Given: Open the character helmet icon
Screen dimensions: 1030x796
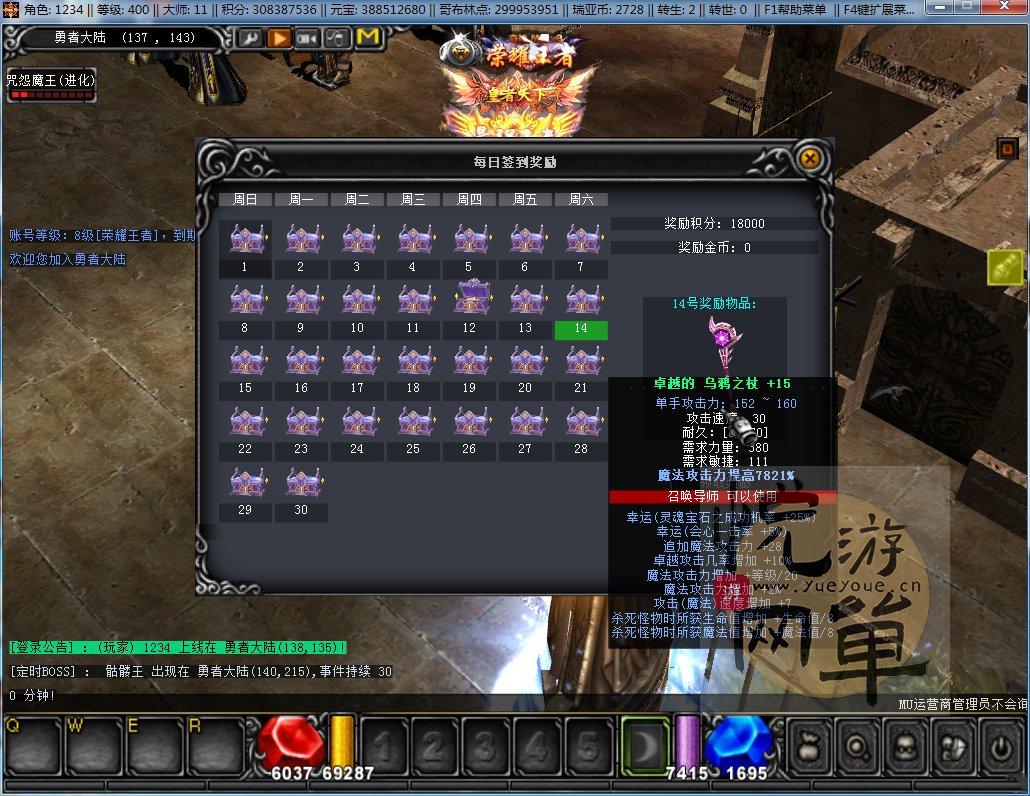Looking at the screenshot, I should [906, 745].
